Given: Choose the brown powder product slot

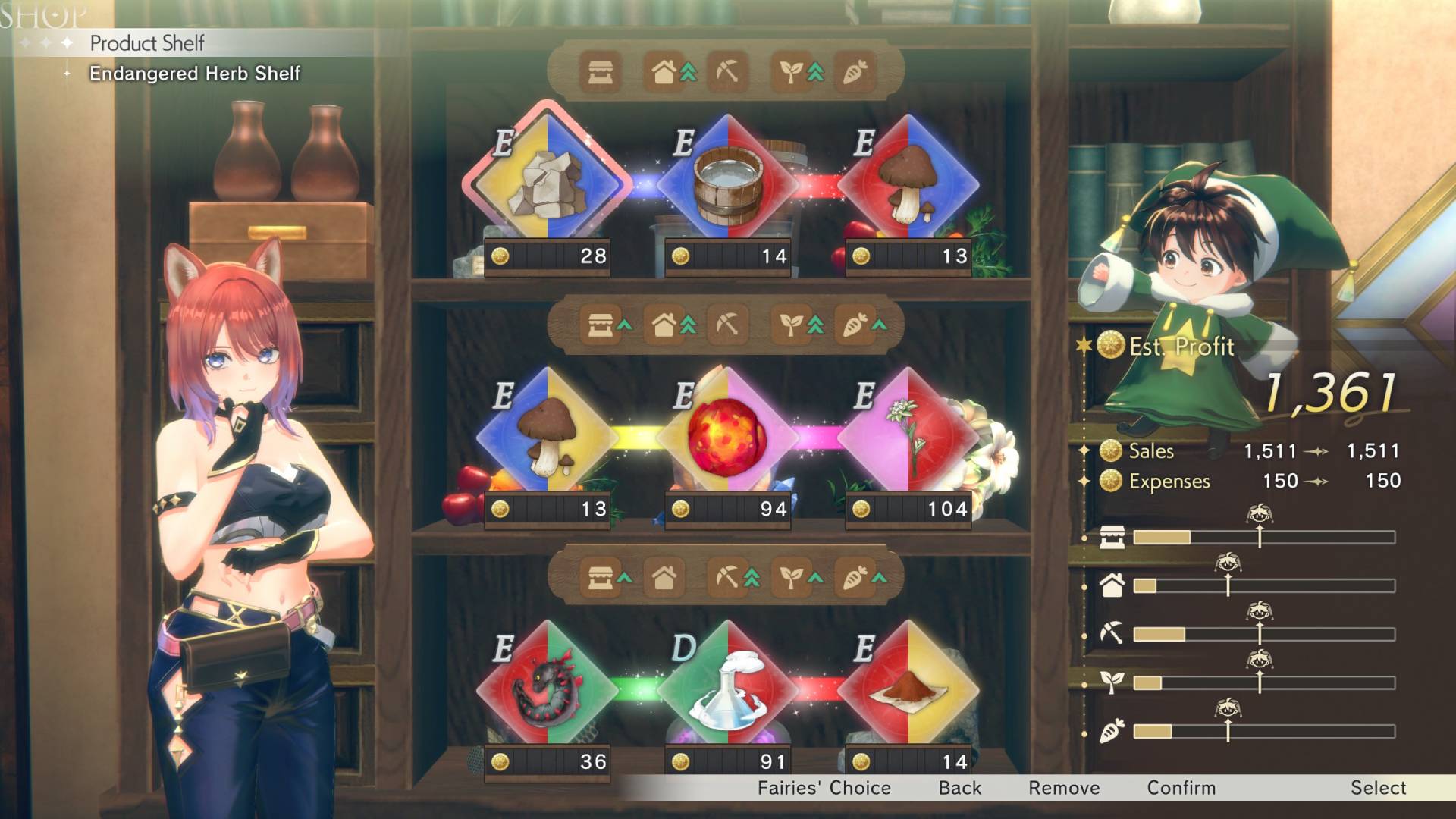Looking at the screenshot, I should 908,690.
